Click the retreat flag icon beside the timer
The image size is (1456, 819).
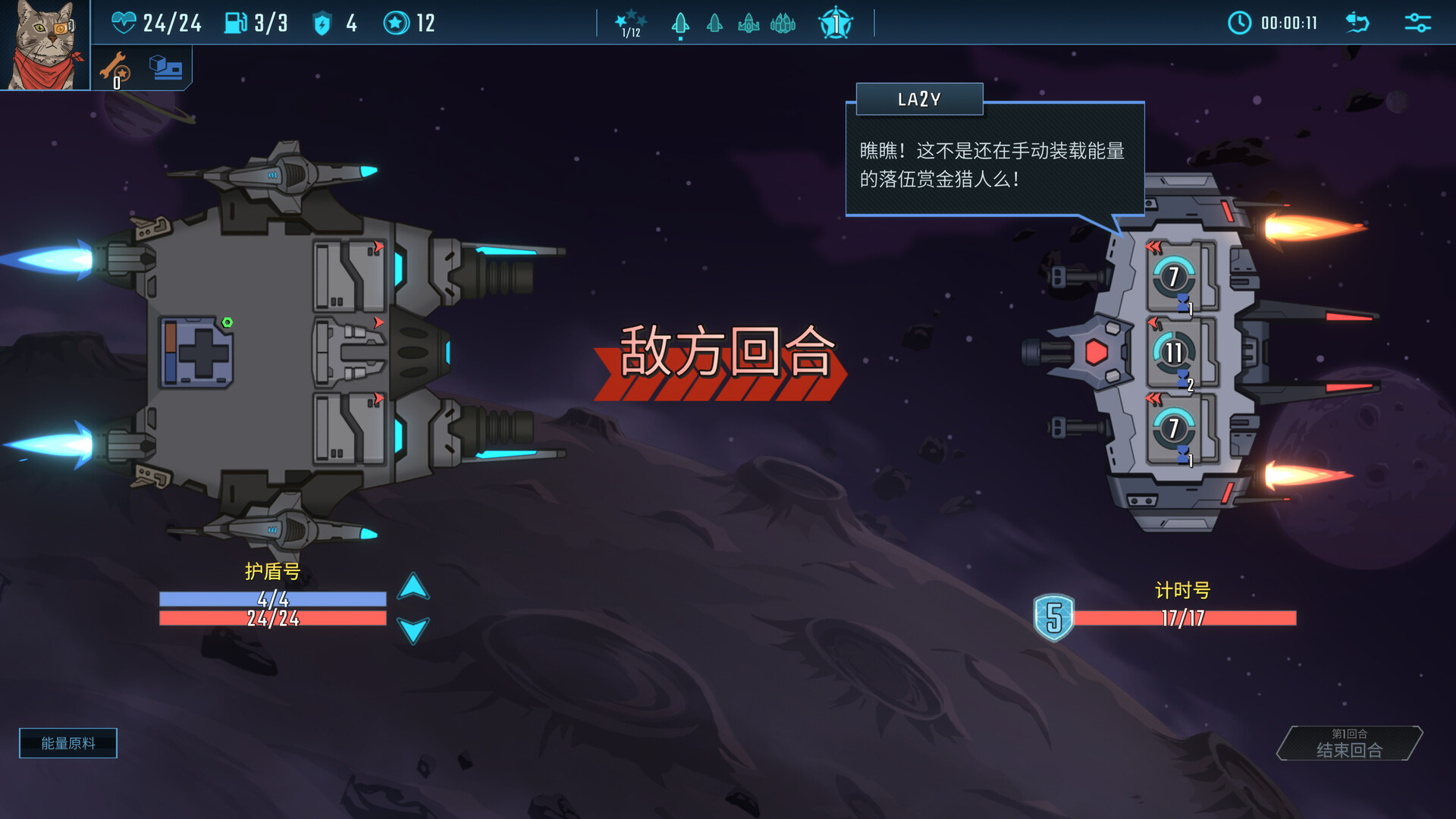point(1357,23)
